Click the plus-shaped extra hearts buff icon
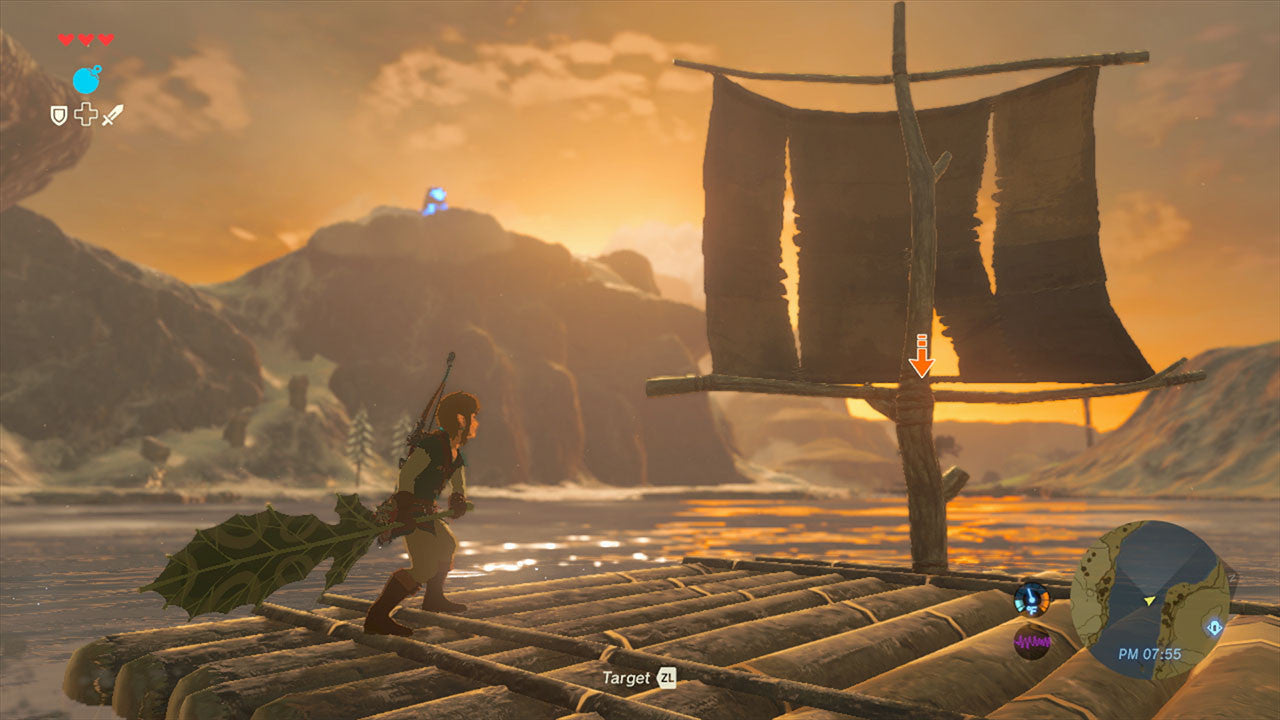 pos(85,116)
